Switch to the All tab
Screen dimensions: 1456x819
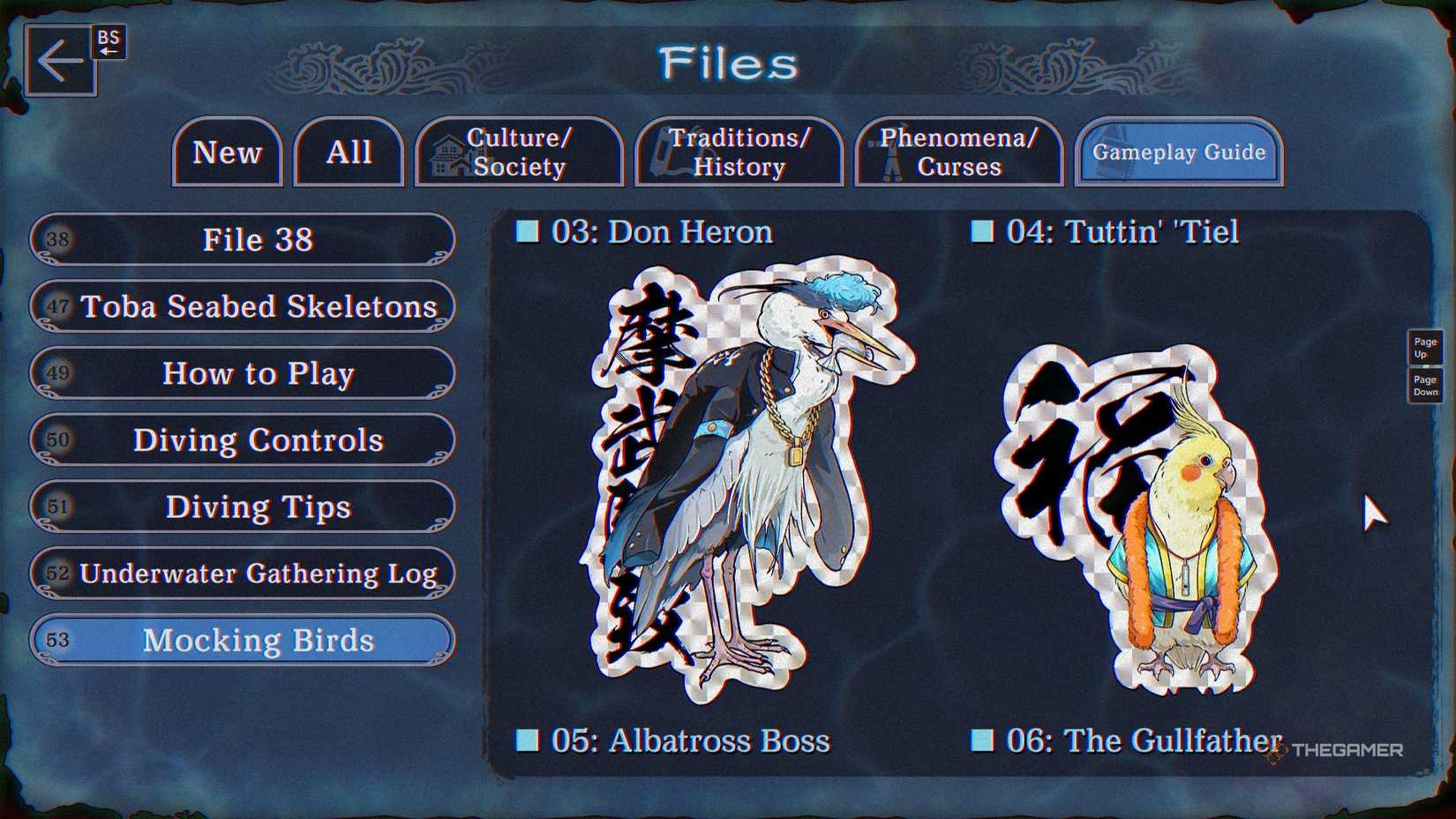(348, 152)
